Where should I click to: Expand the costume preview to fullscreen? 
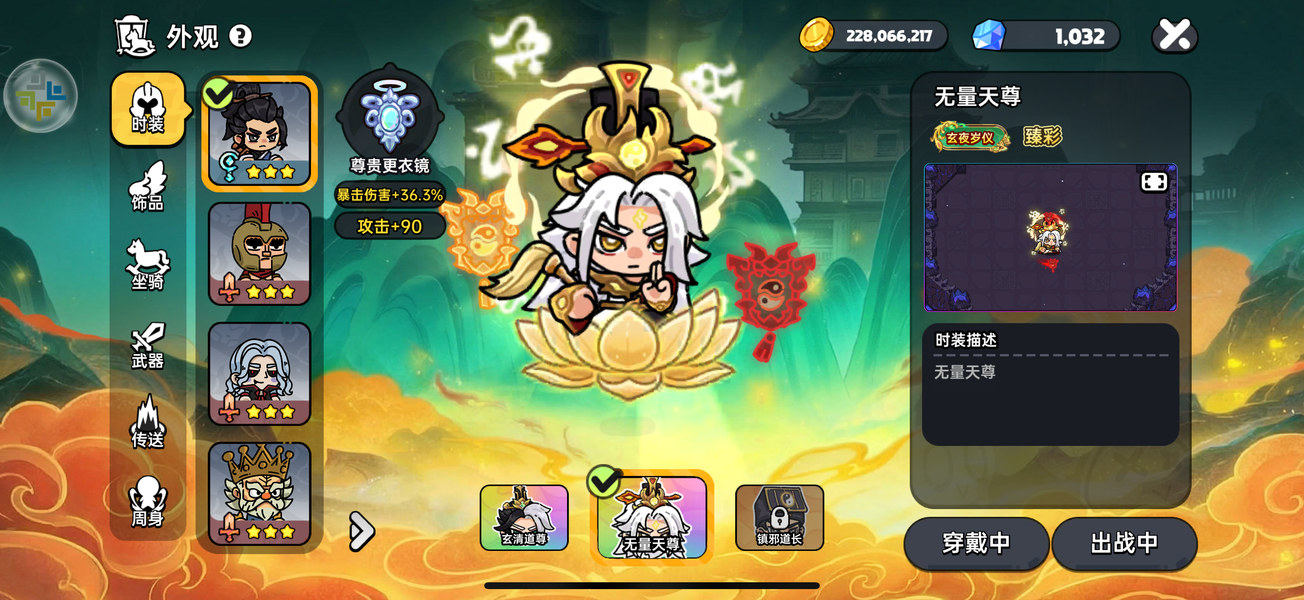[x=1154, y=182]
